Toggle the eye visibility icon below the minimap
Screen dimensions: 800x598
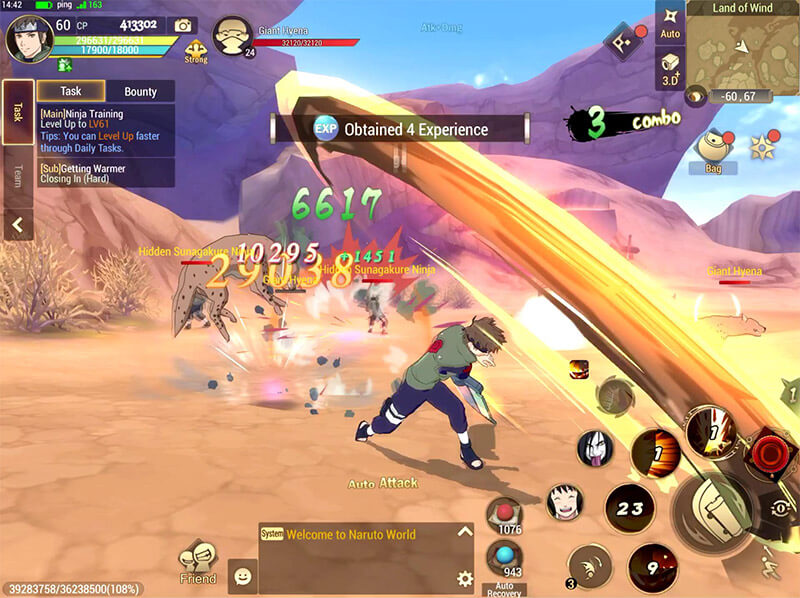point(695,96)
